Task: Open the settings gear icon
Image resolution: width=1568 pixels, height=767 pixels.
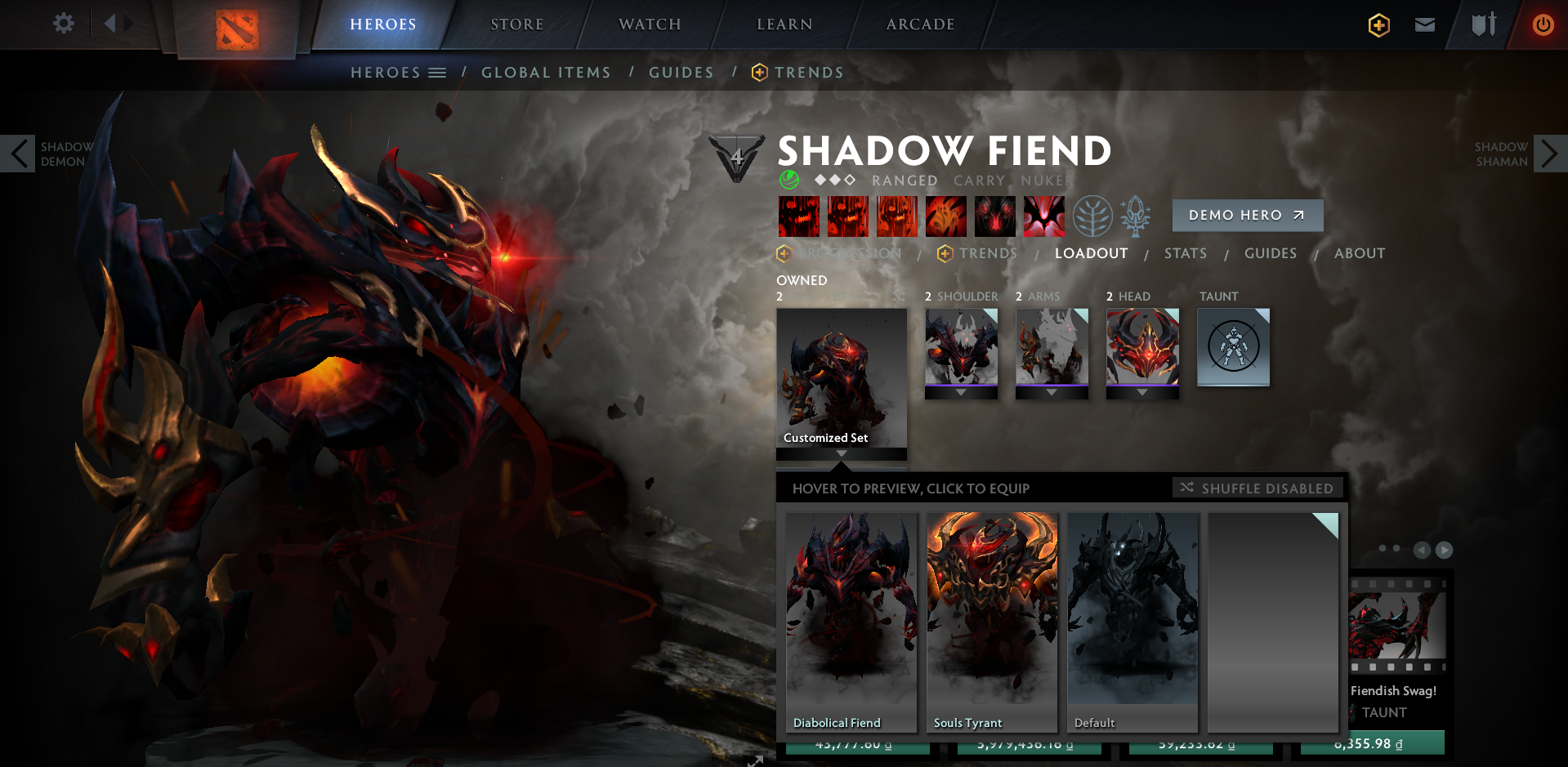Action: [63, 24]
